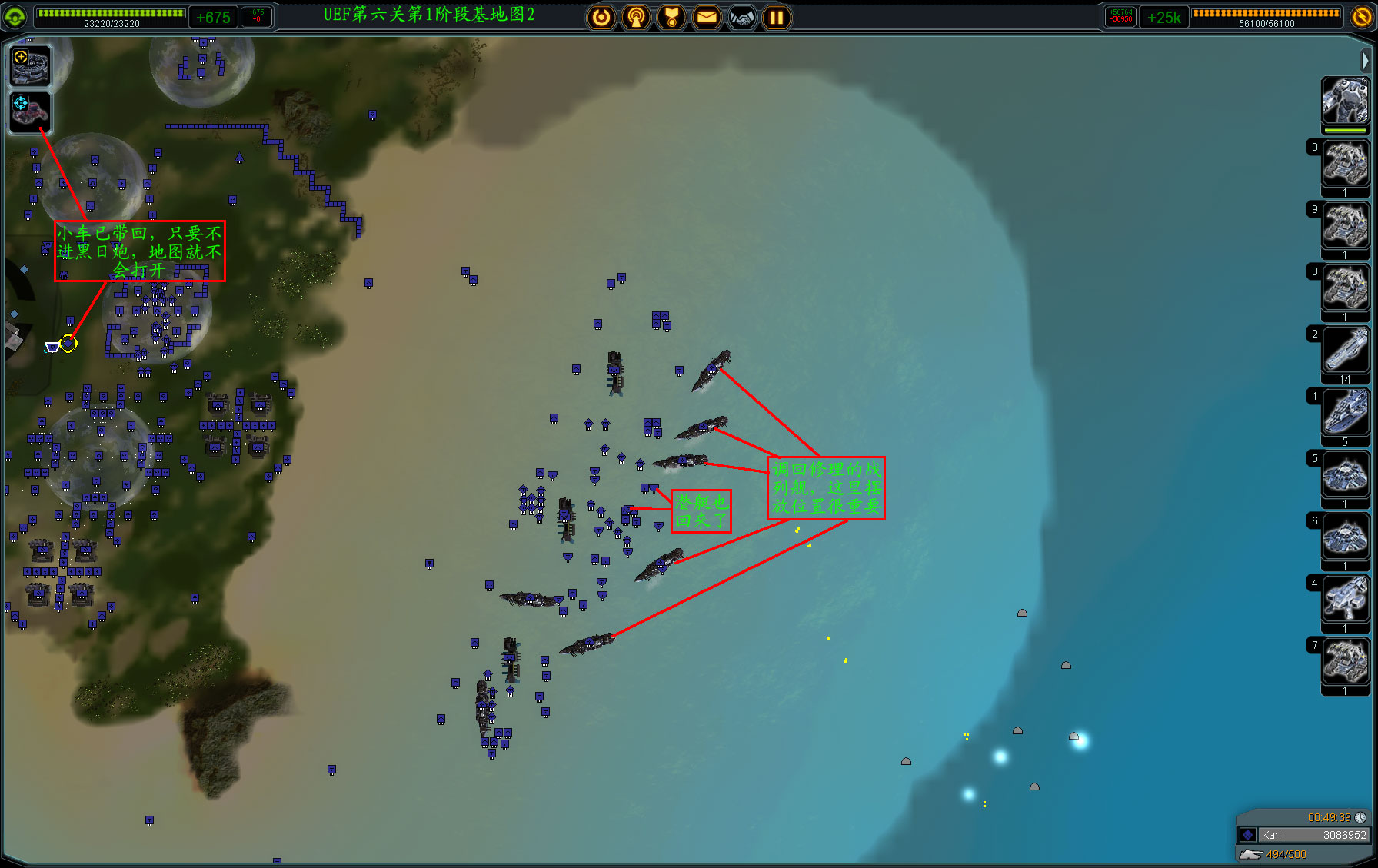Open the envelope messages button
1378x868 pixels.
707,18
